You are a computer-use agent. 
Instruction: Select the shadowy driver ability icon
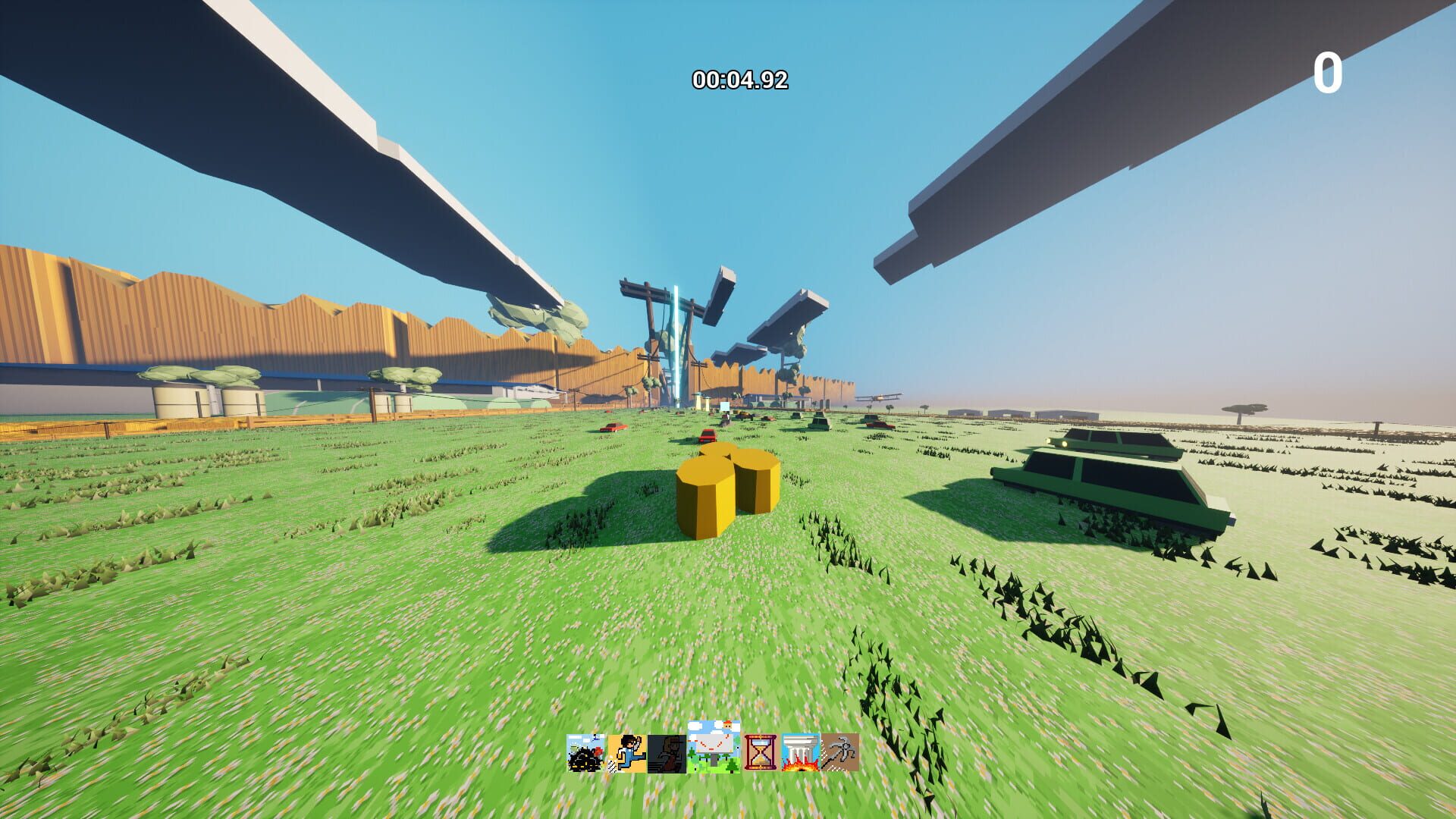click(x=666, y=752)
